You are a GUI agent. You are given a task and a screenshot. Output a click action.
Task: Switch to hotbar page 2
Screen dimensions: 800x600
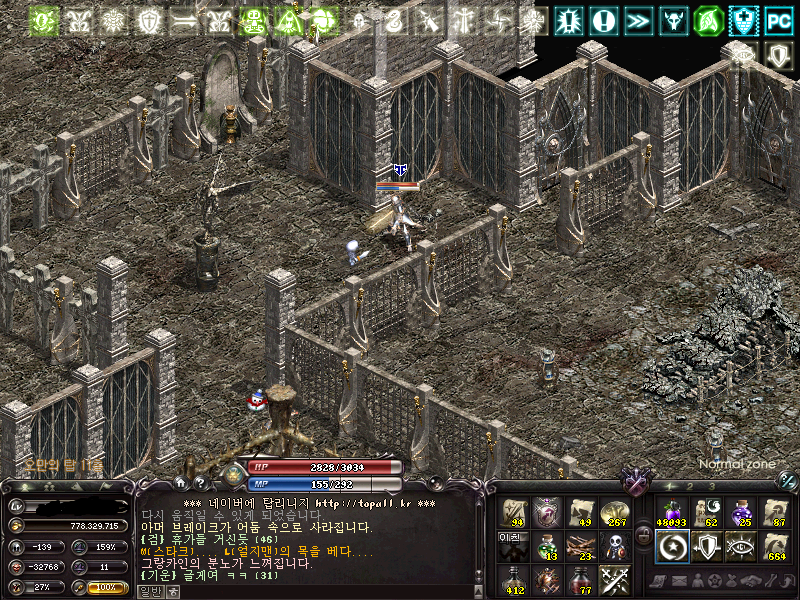click(689, 485)
